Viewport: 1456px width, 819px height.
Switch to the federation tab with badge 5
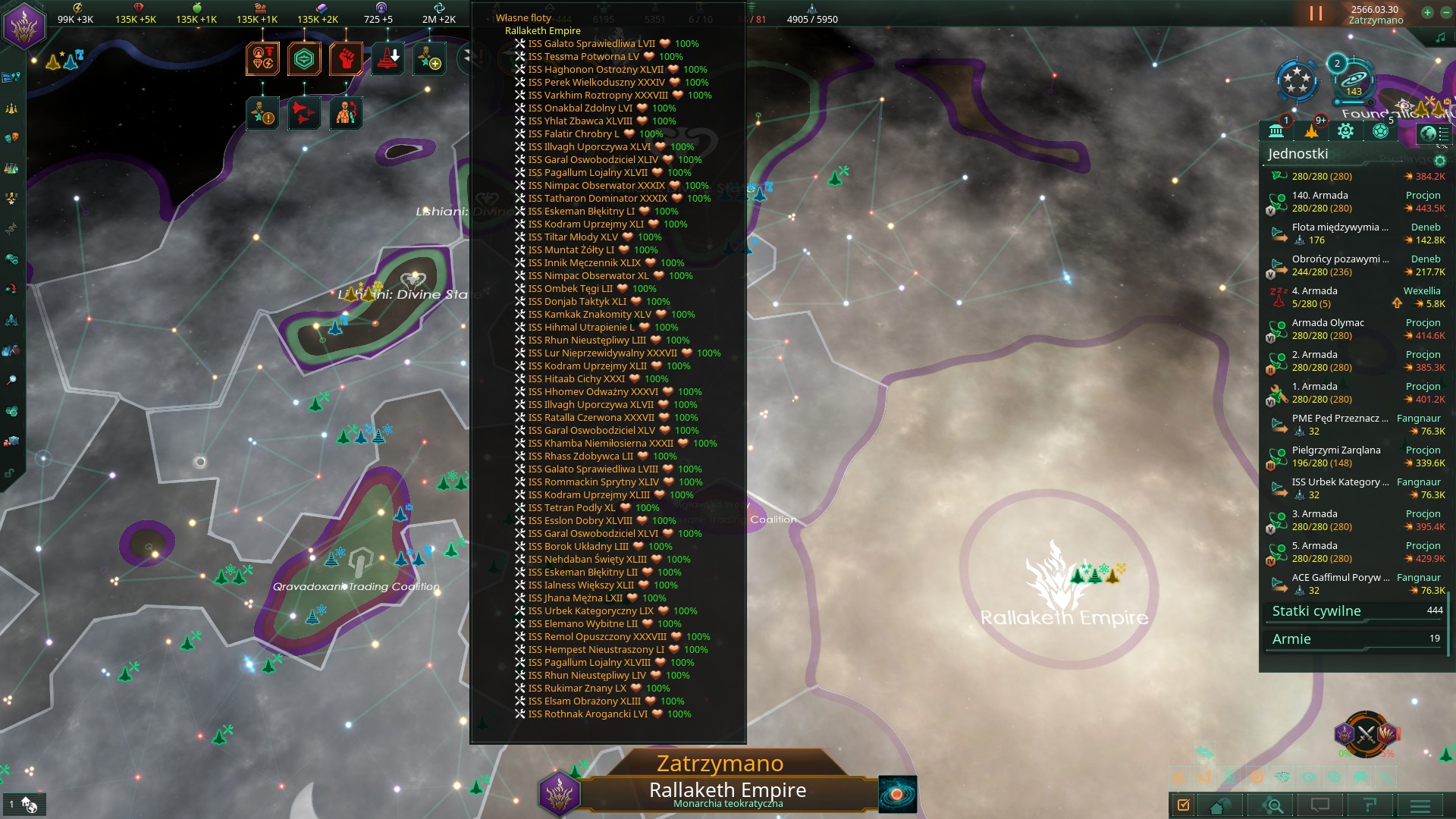coord(1380,131)
